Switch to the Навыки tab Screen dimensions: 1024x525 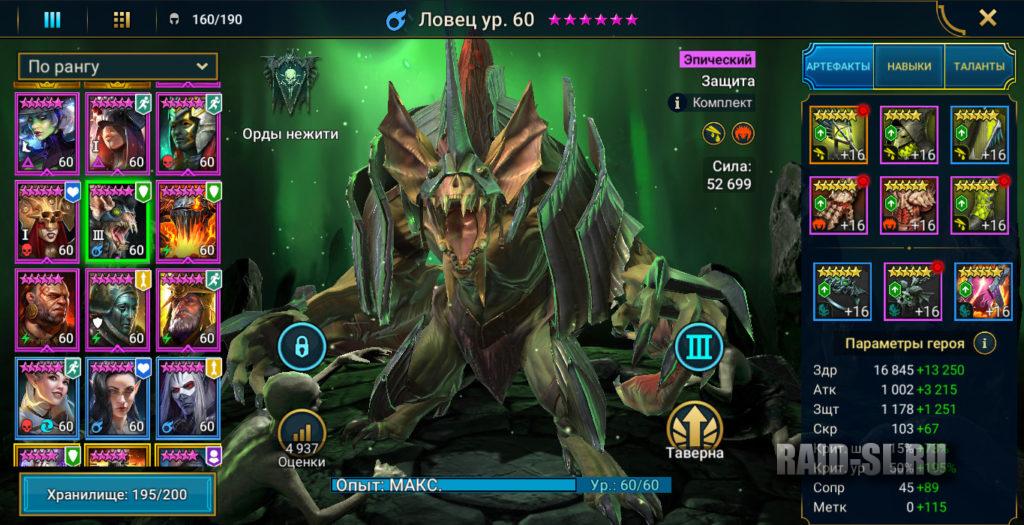[908, 67]
